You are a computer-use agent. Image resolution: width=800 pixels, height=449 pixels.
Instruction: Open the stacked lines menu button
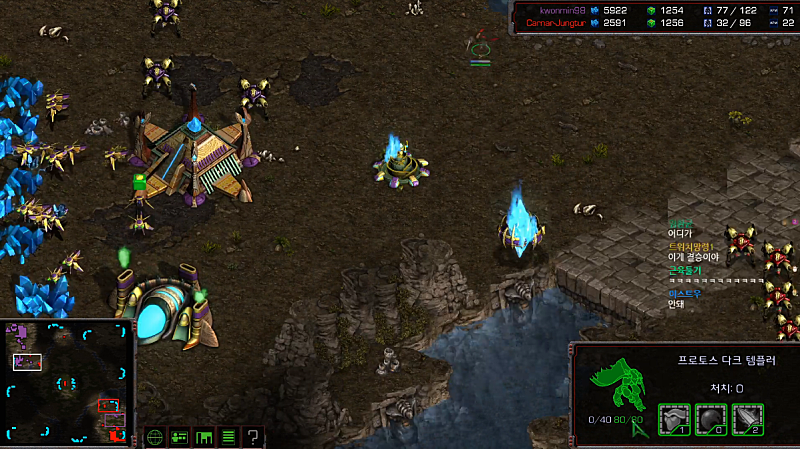pos(228,437)
